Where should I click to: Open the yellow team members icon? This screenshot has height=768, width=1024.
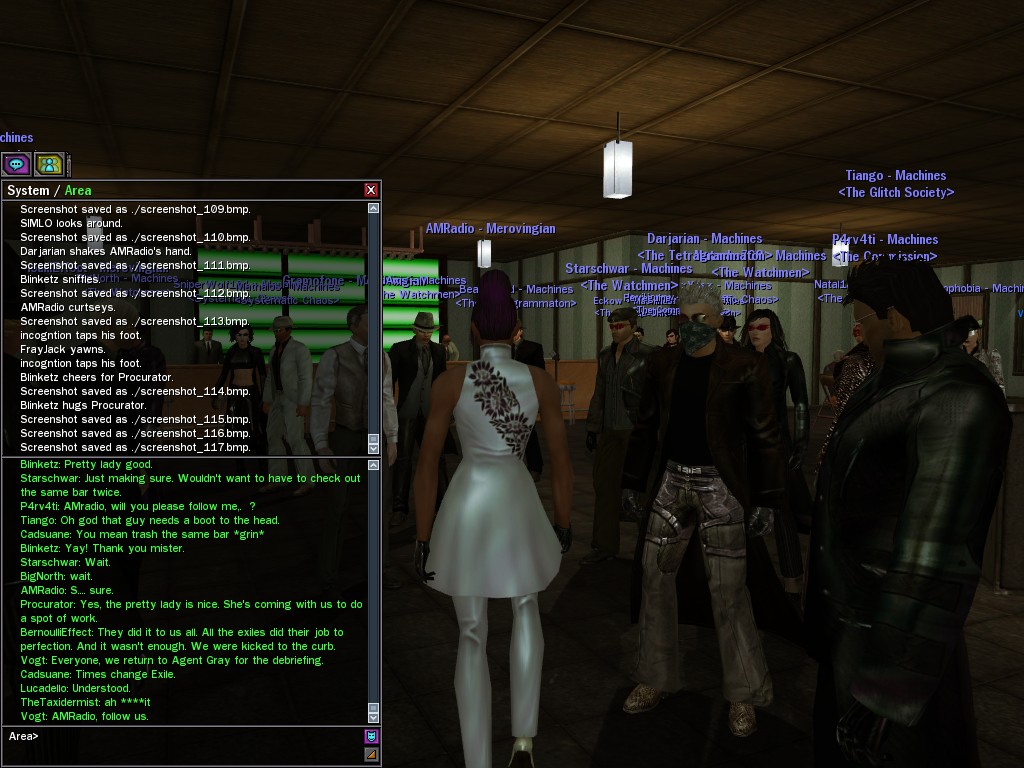(x=49, y=164)
